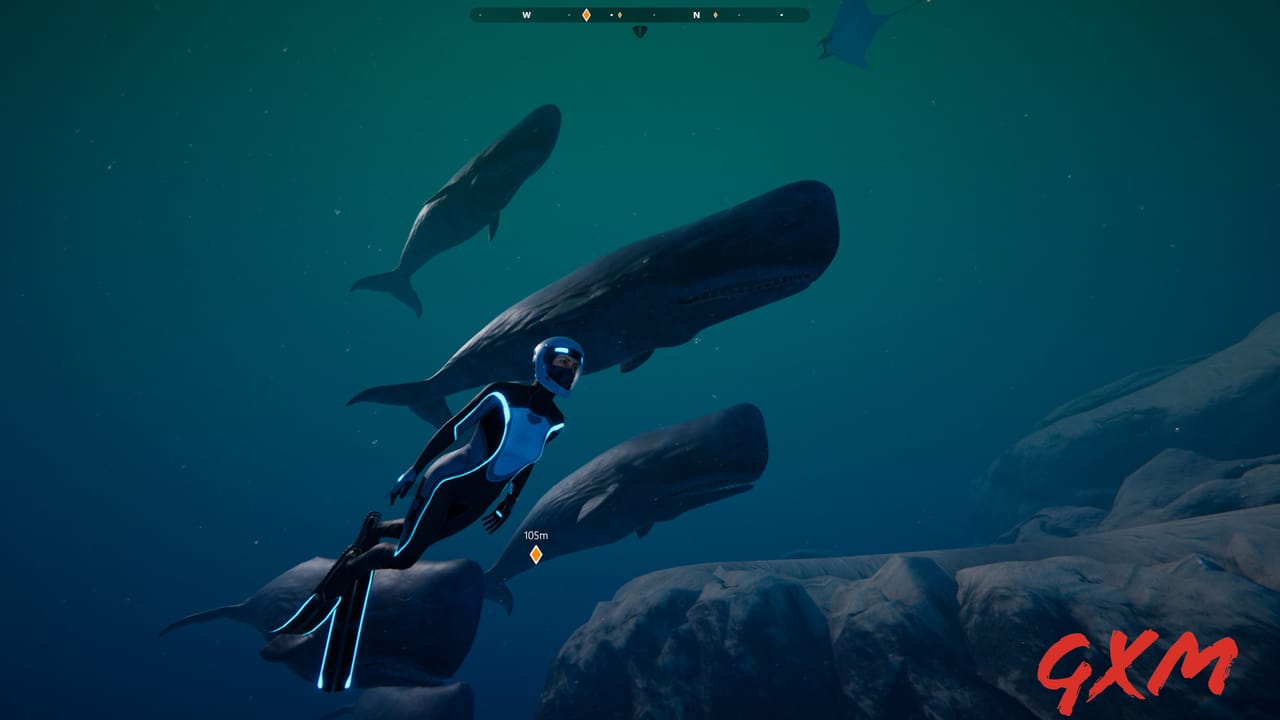The width and height of the screenshot is (1280, 720).
Task: Click the tick mark between the diamonds and N
Action: pos(652,15)
